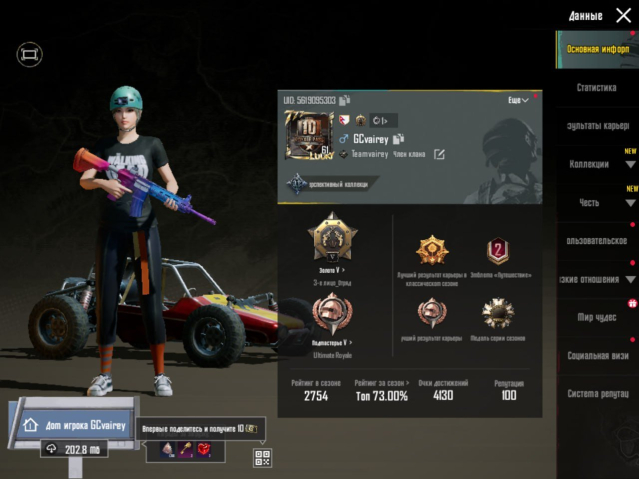Close the profile screen with the X
This screenshot has height=479, width=639.
(623, 15)
